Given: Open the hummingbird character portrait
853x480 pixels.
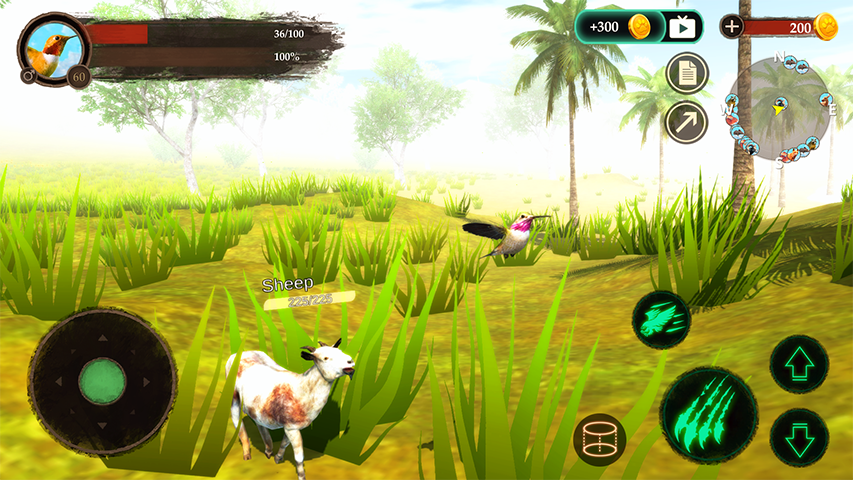Looking at the screenshot, I should click(53, 48).
